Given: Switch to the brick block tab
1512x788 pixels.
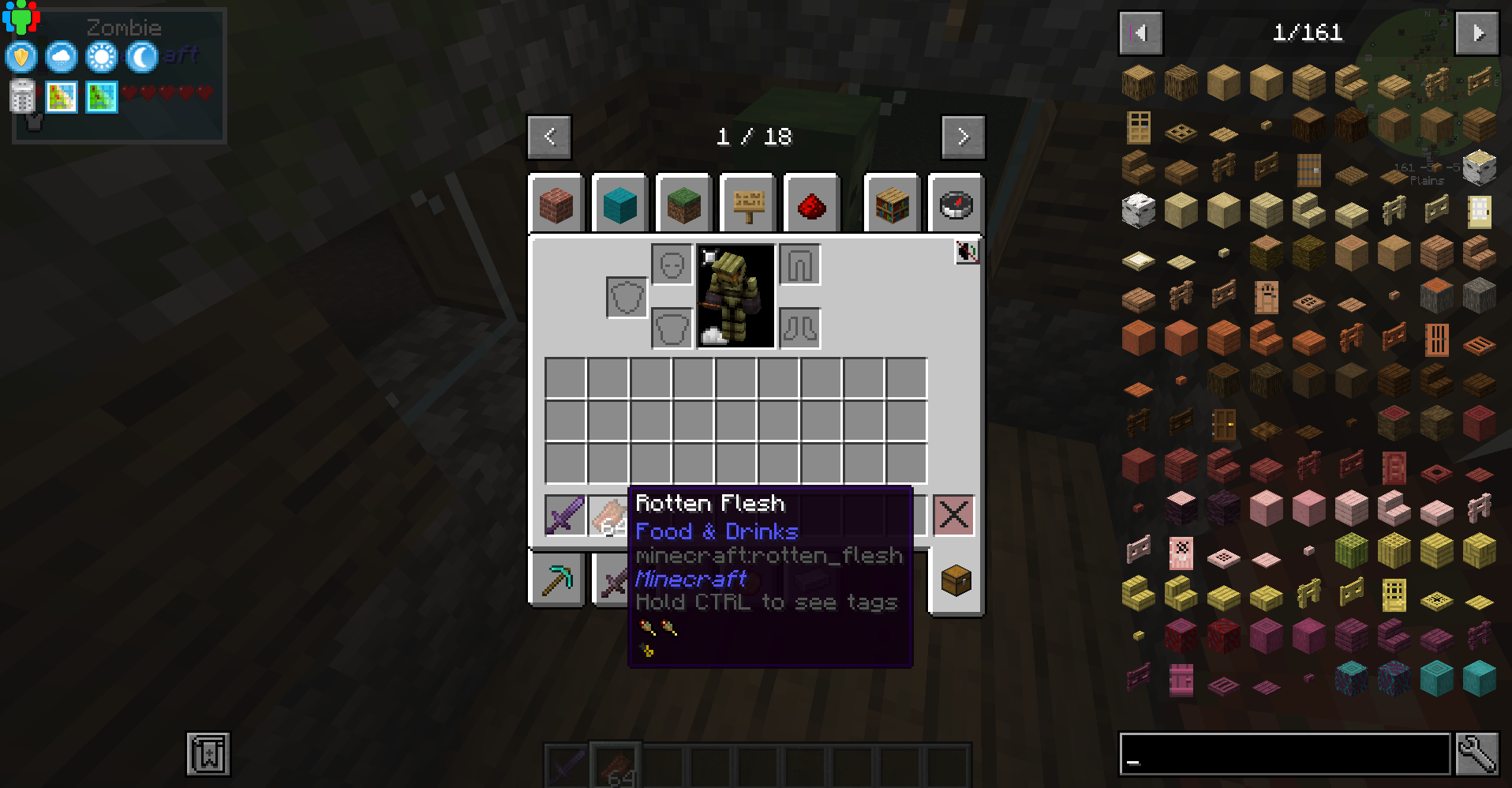Looking at the screenshot, I should click(556, 204).
